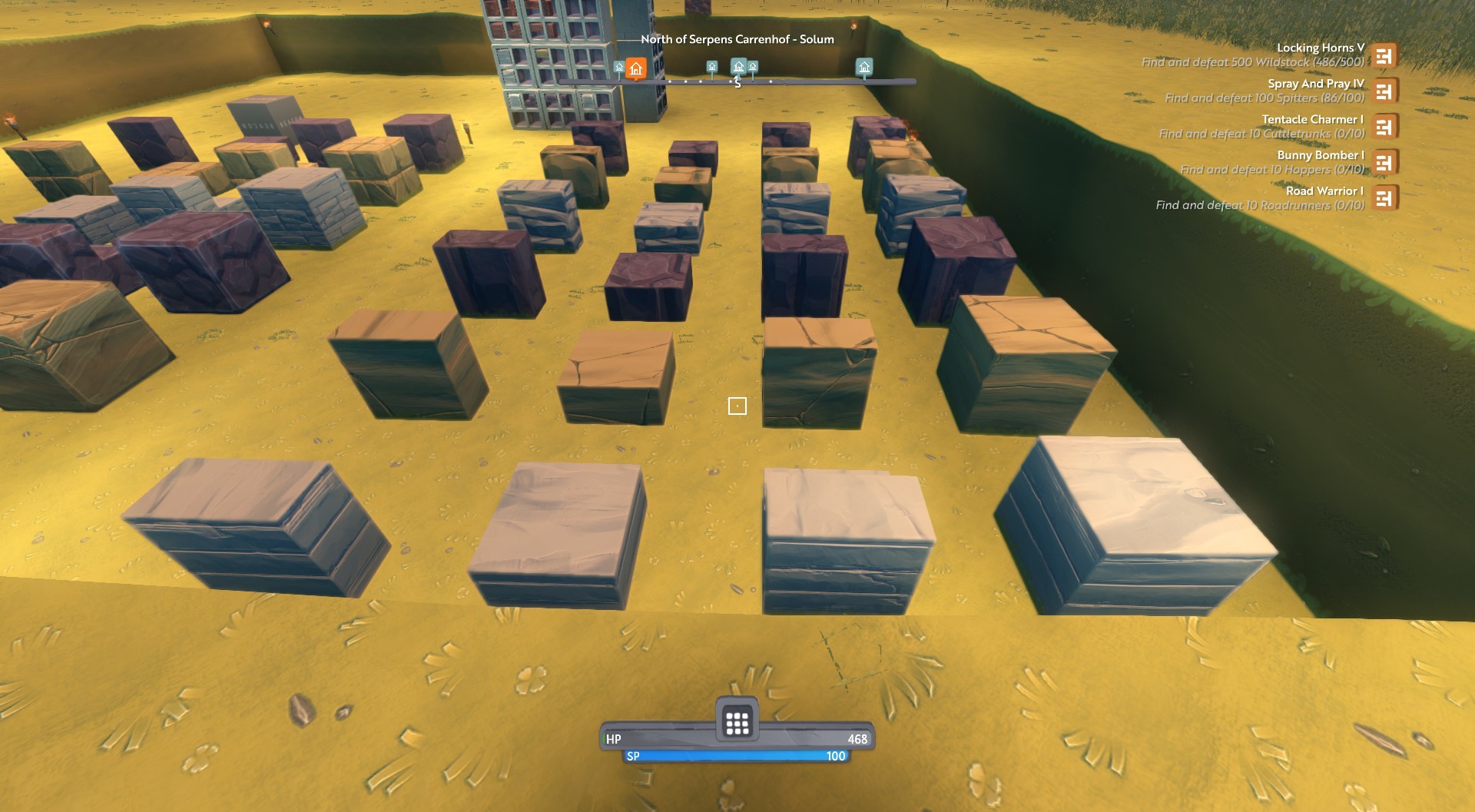1475x812 pixels.
Task: Click the large house beacon near the S indicator
Action: coord(738,68)
